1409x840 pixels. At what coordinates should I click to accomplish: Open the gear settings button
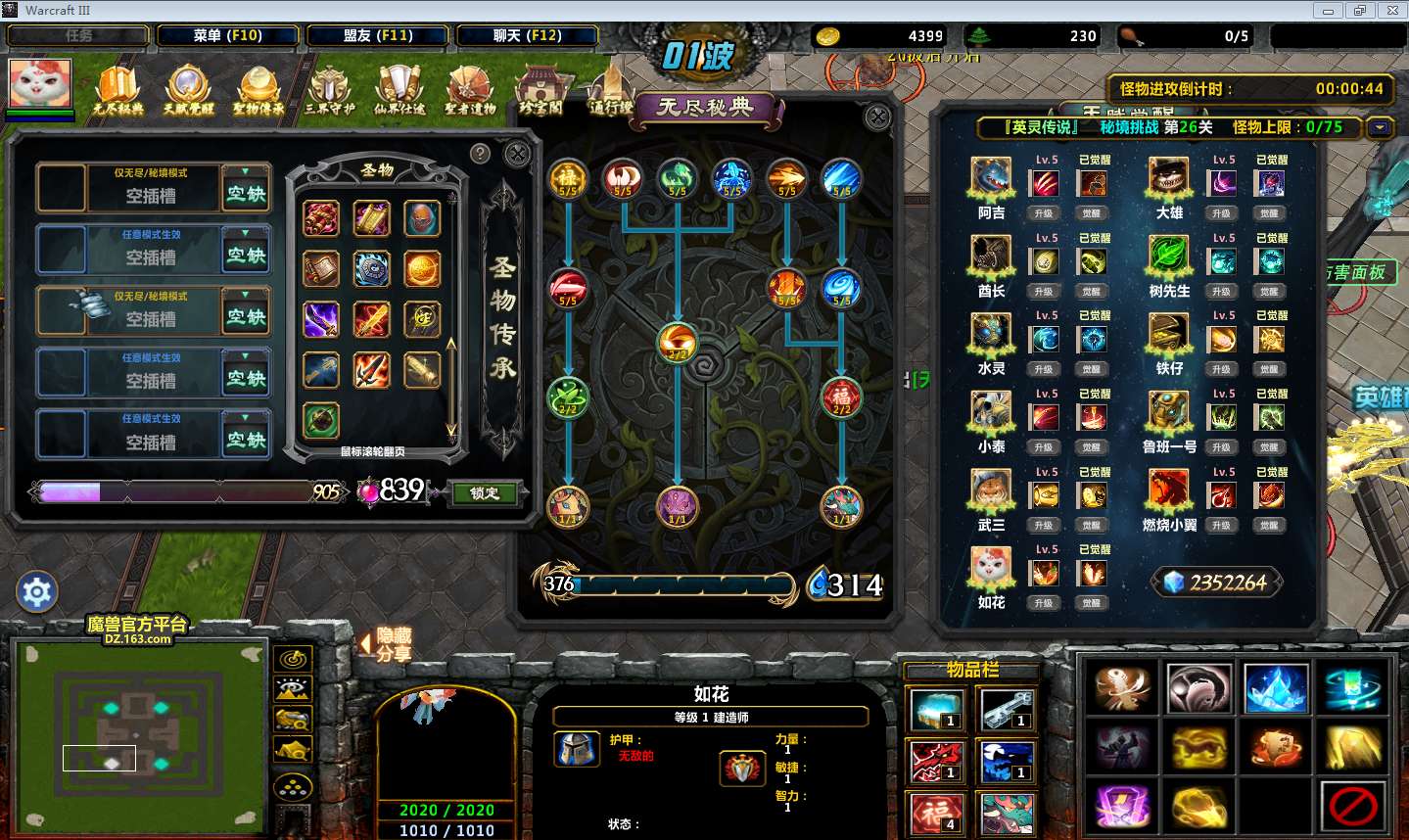tap(37, 592)
